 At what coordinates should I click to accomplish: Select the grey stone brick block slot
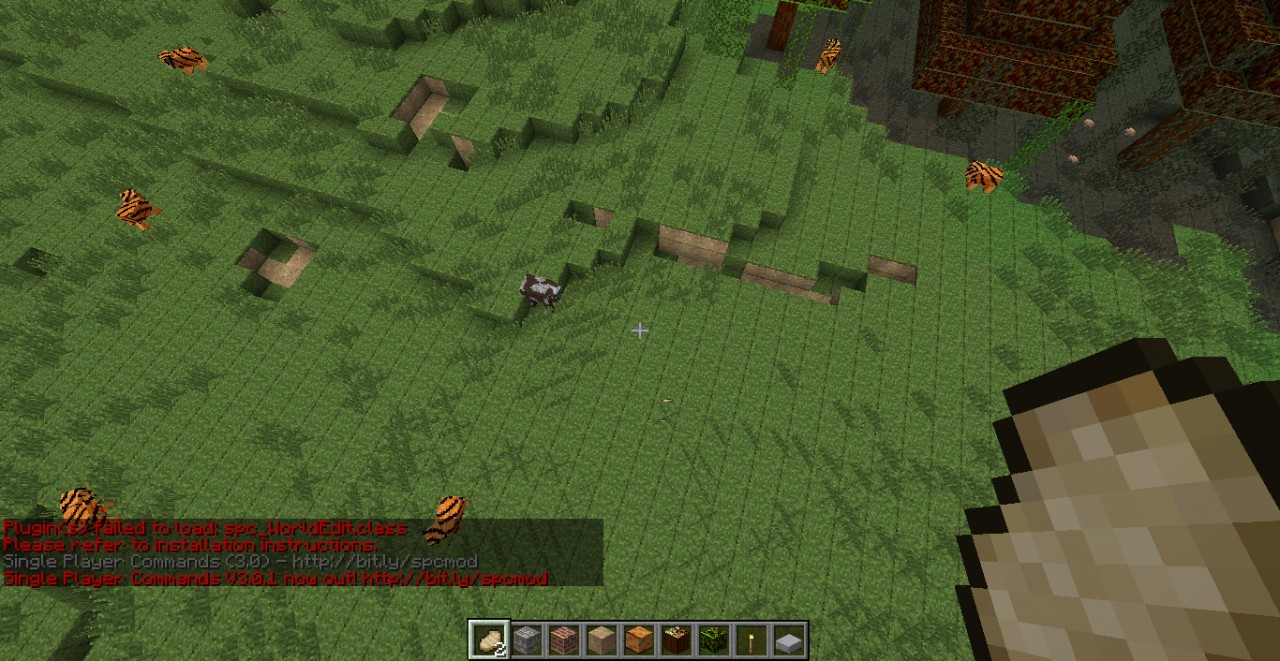pos(526,639)
